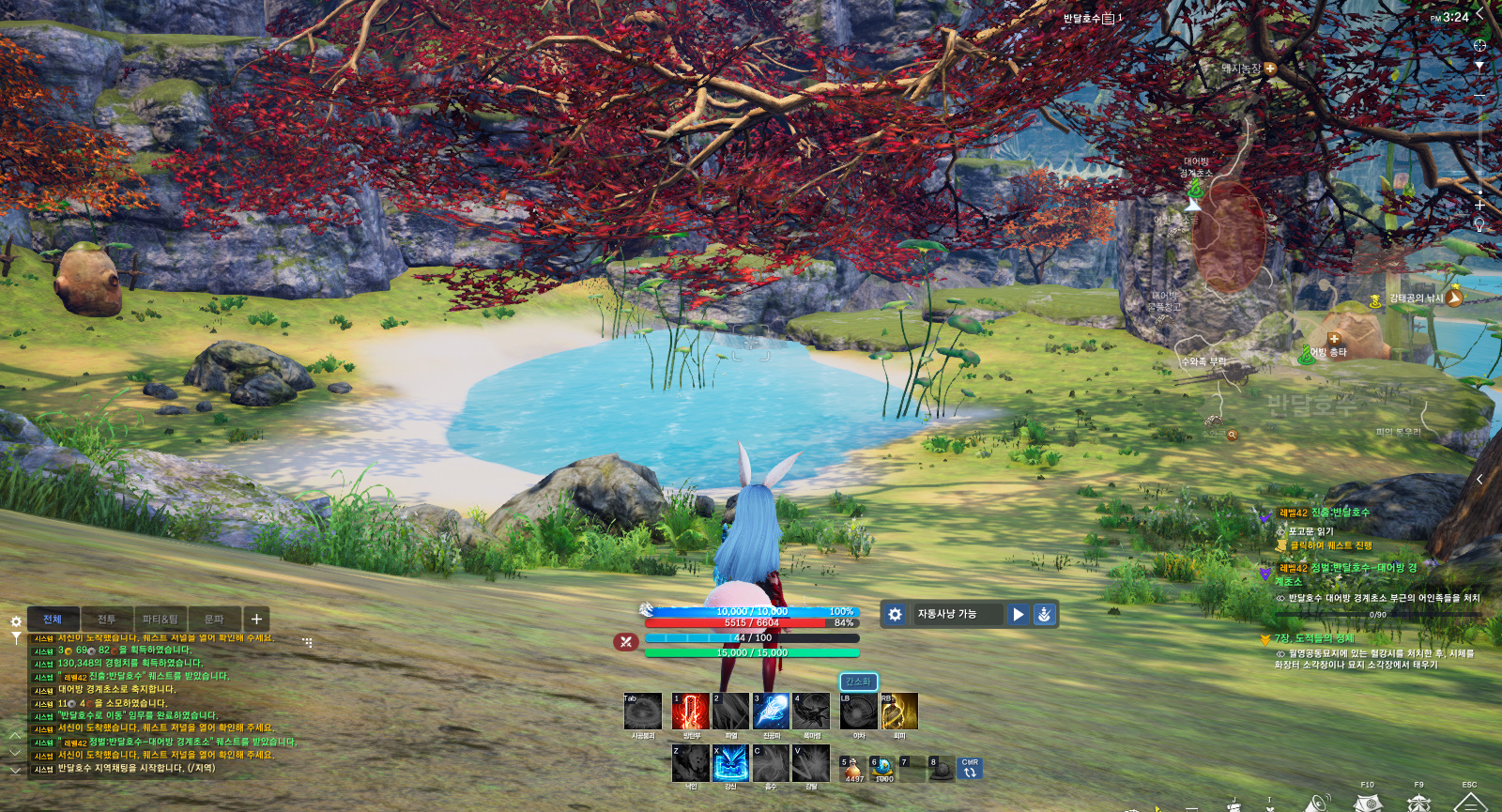Activate the red 방탄무 skill

690,712
